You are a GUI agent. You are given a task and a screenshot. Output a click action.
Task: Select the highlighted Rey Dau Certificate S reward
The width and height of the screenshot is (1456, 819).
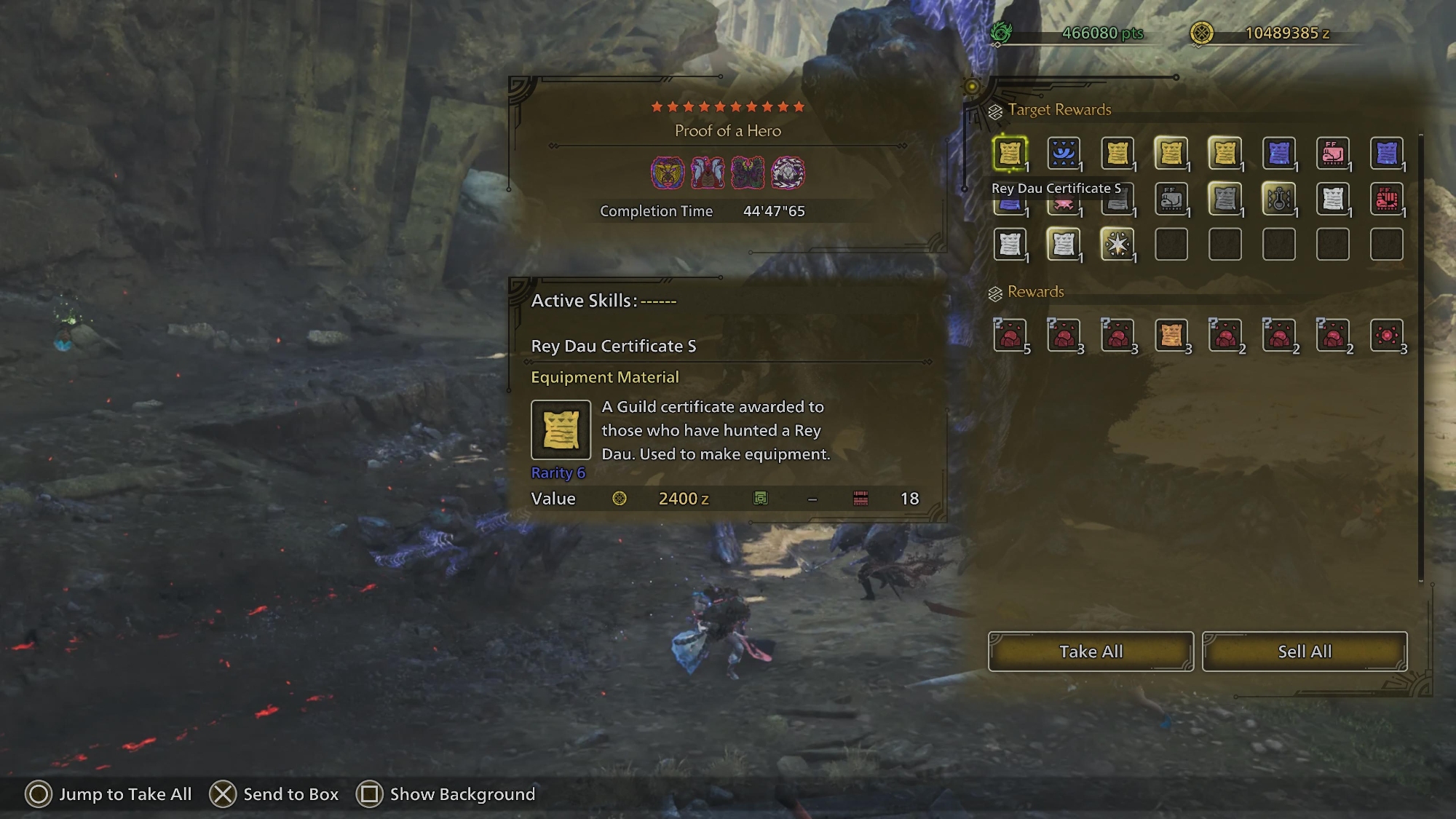click(x=1010, y=154)
